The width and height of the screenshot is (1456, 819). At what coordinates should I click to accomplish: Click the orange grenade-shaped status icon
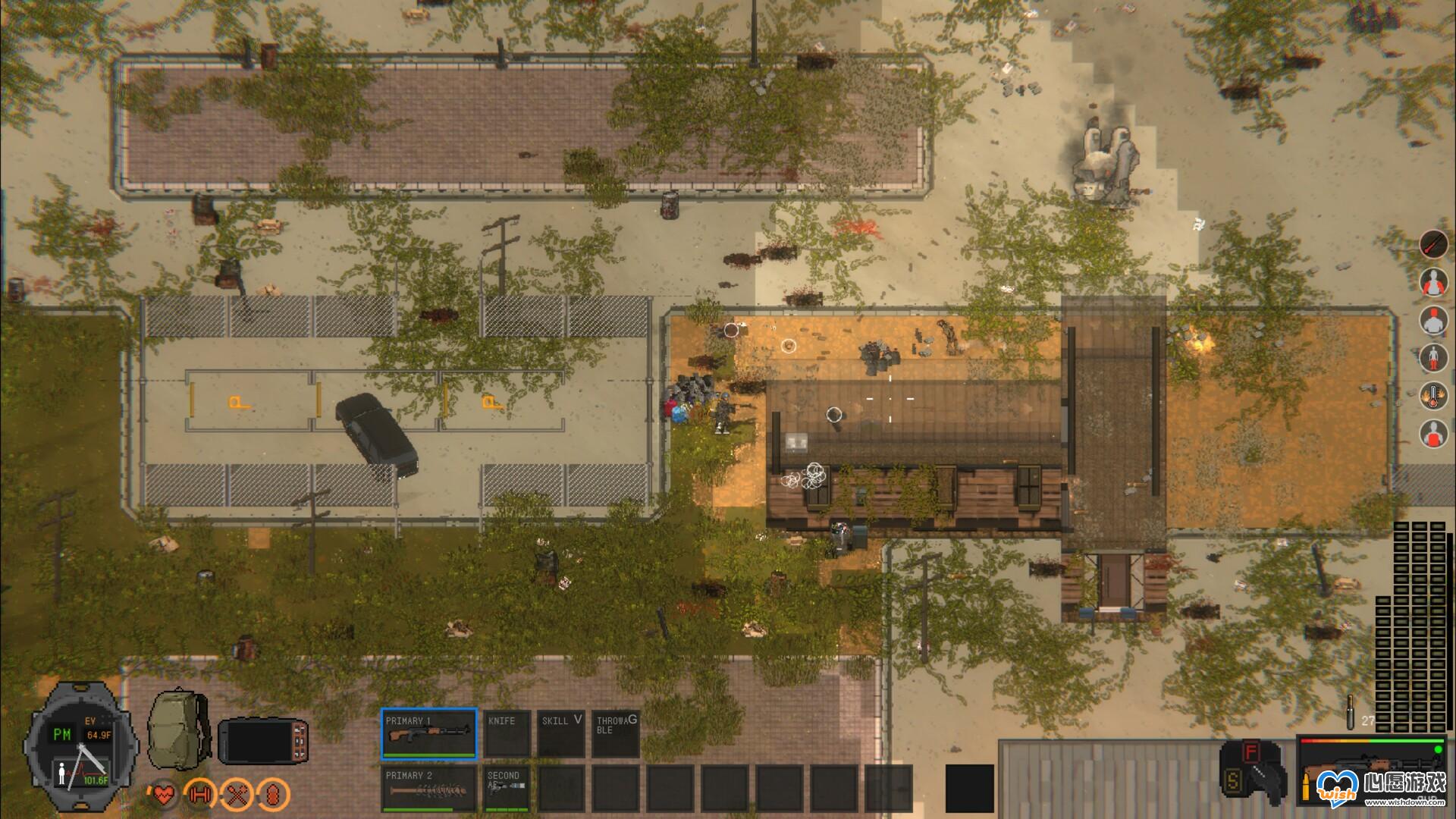point(274,795)
